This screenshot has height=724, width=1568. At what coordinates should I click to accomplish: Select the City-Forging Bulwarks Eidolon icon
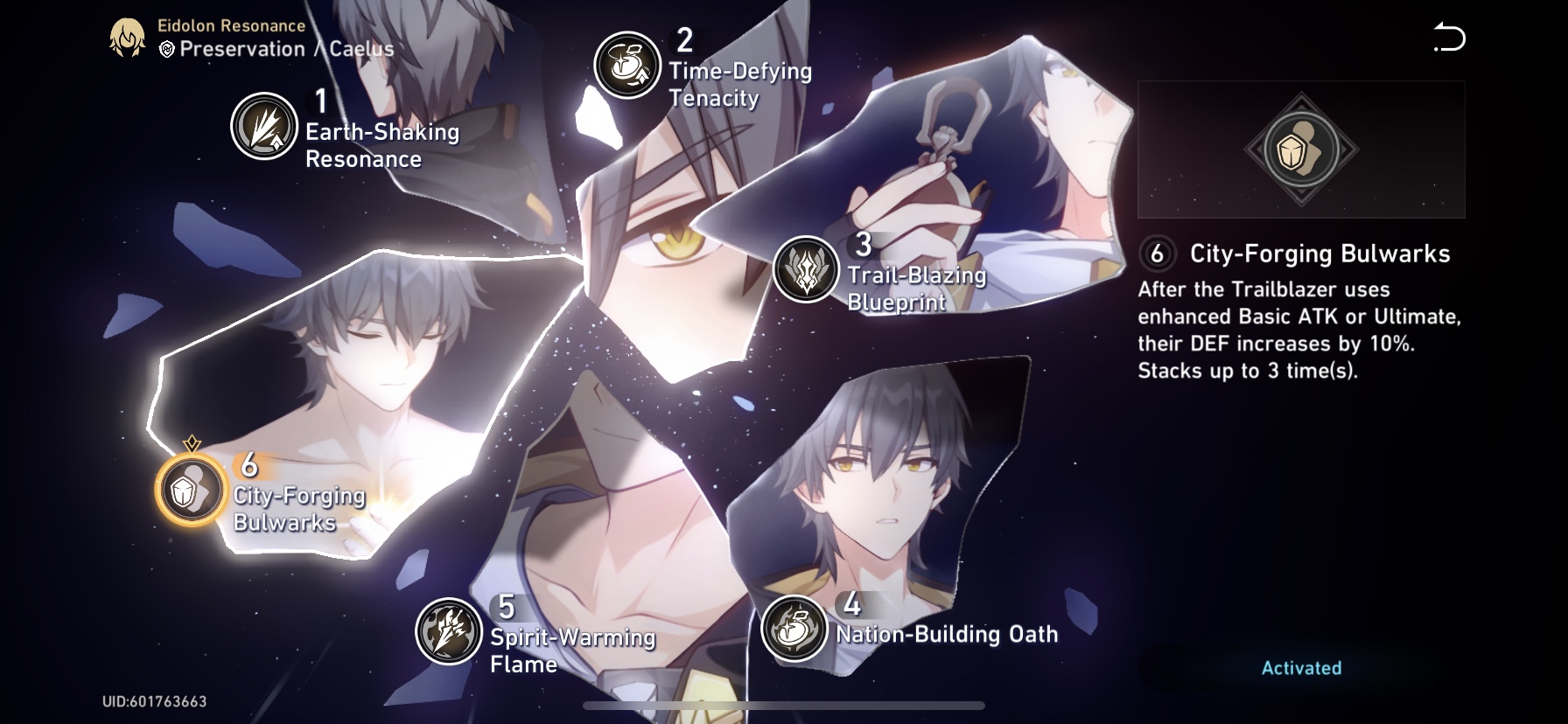click(x=191, y=490)
